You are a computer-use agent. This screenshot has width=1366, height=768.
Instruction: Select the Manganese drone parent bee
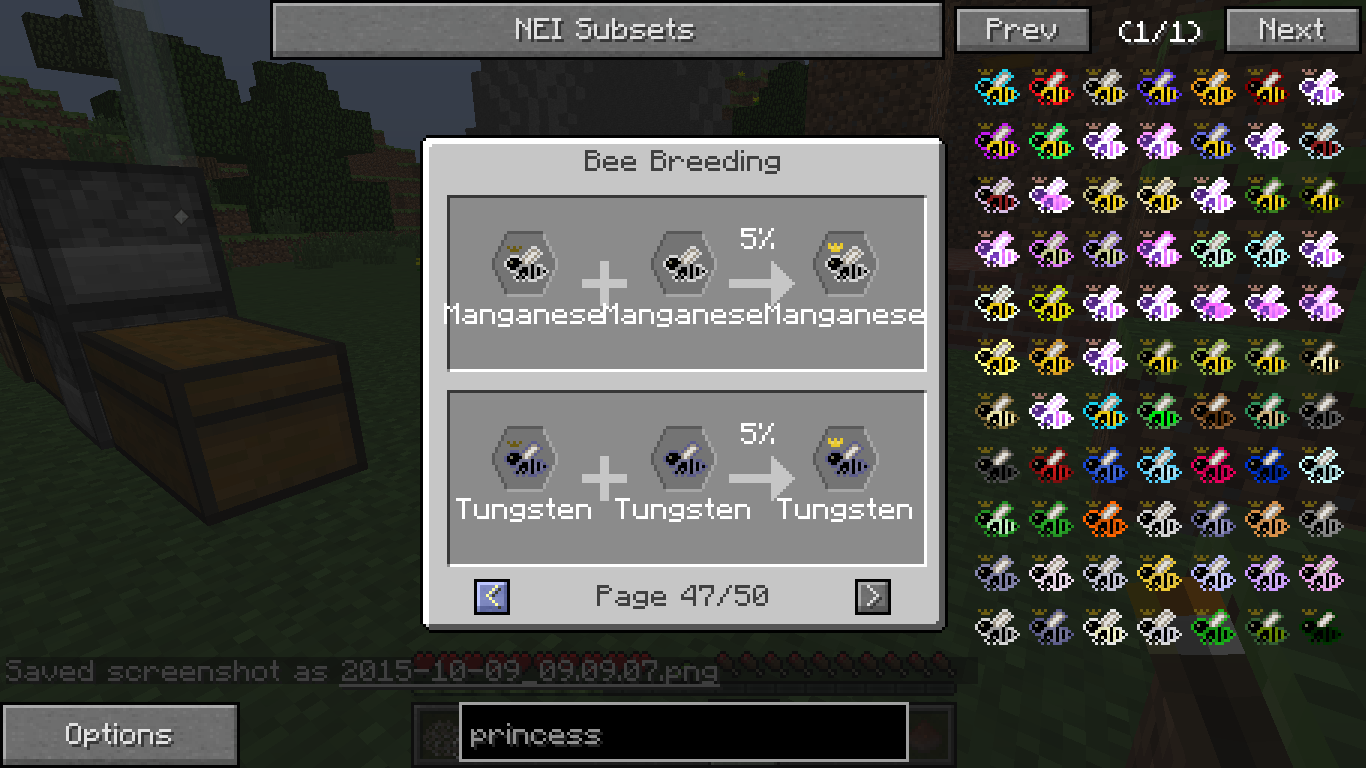coord(683,266)
